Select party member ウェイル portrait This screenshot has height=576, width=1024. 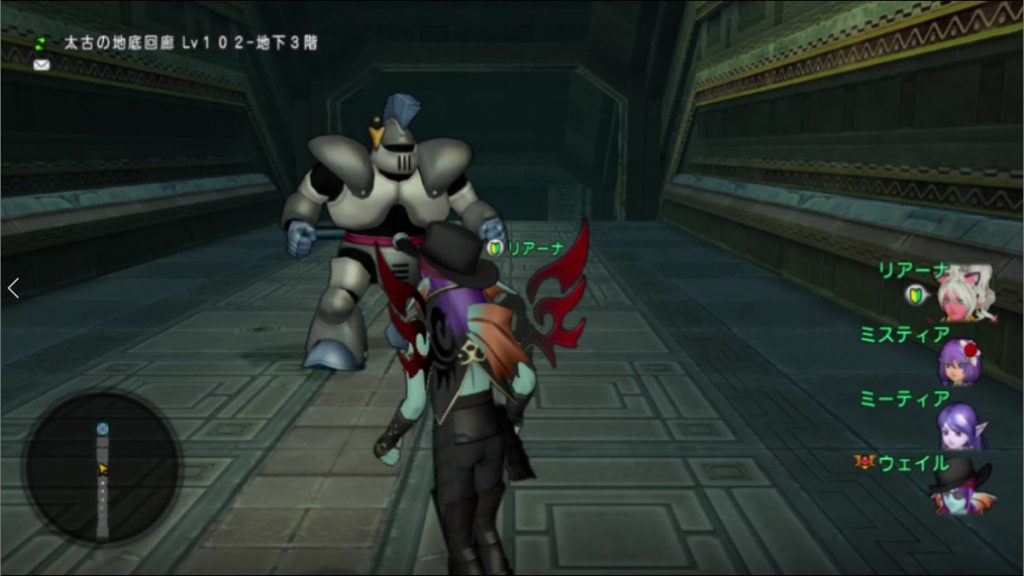[x=960, y=488]
